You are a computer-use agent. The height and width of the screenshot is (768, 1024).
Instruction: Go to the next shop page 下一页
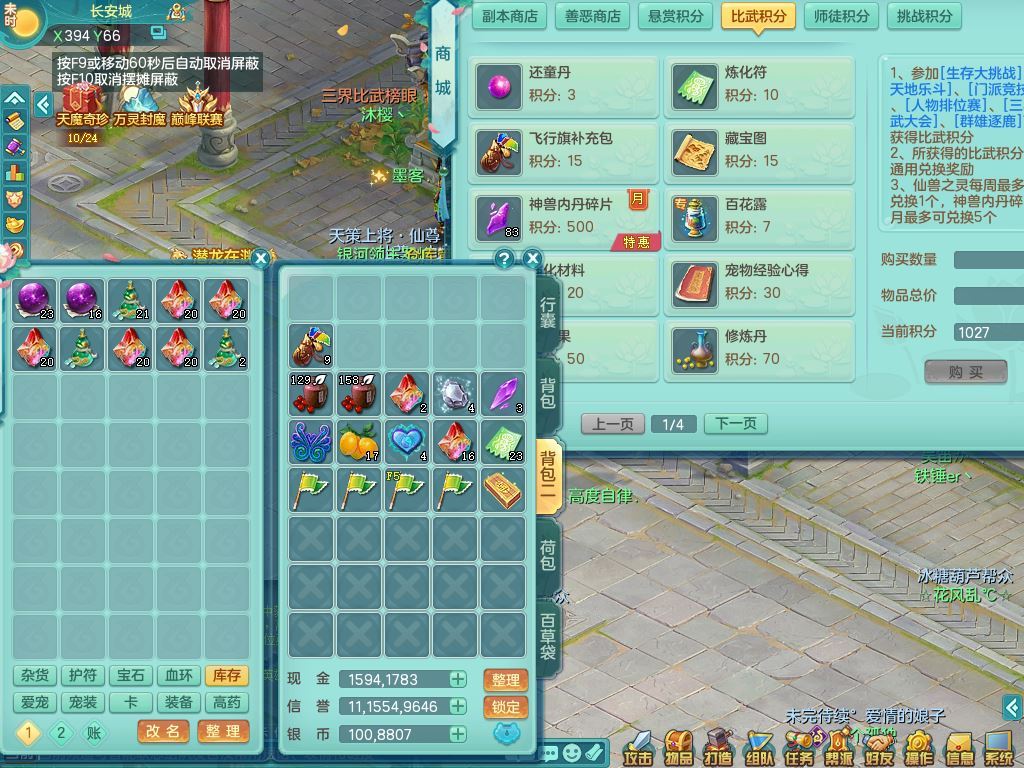[736, 424]
